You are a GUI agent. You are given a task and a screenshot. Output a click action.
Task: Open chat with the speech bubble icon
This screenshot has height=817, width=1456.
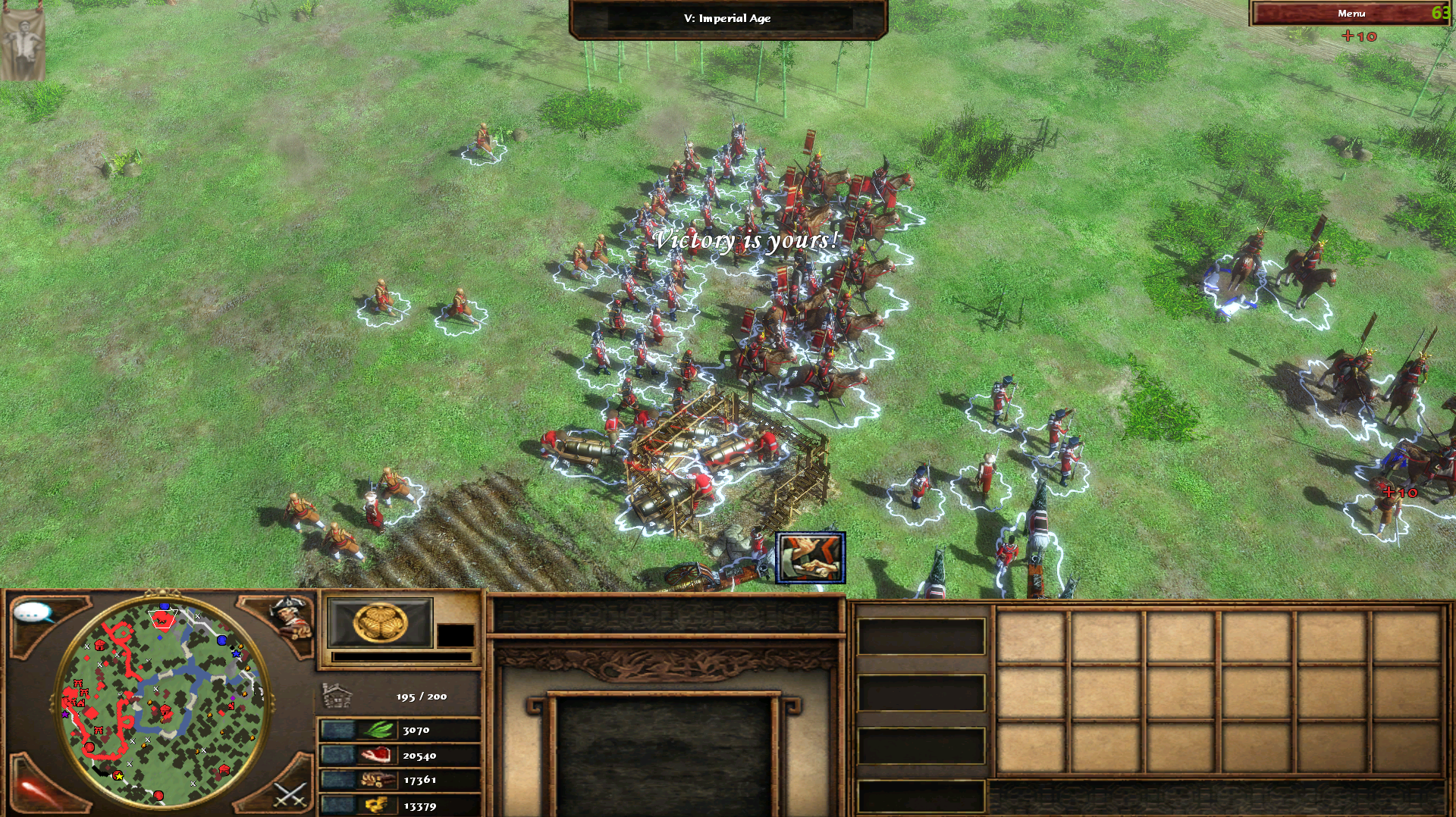coord(33,612)
